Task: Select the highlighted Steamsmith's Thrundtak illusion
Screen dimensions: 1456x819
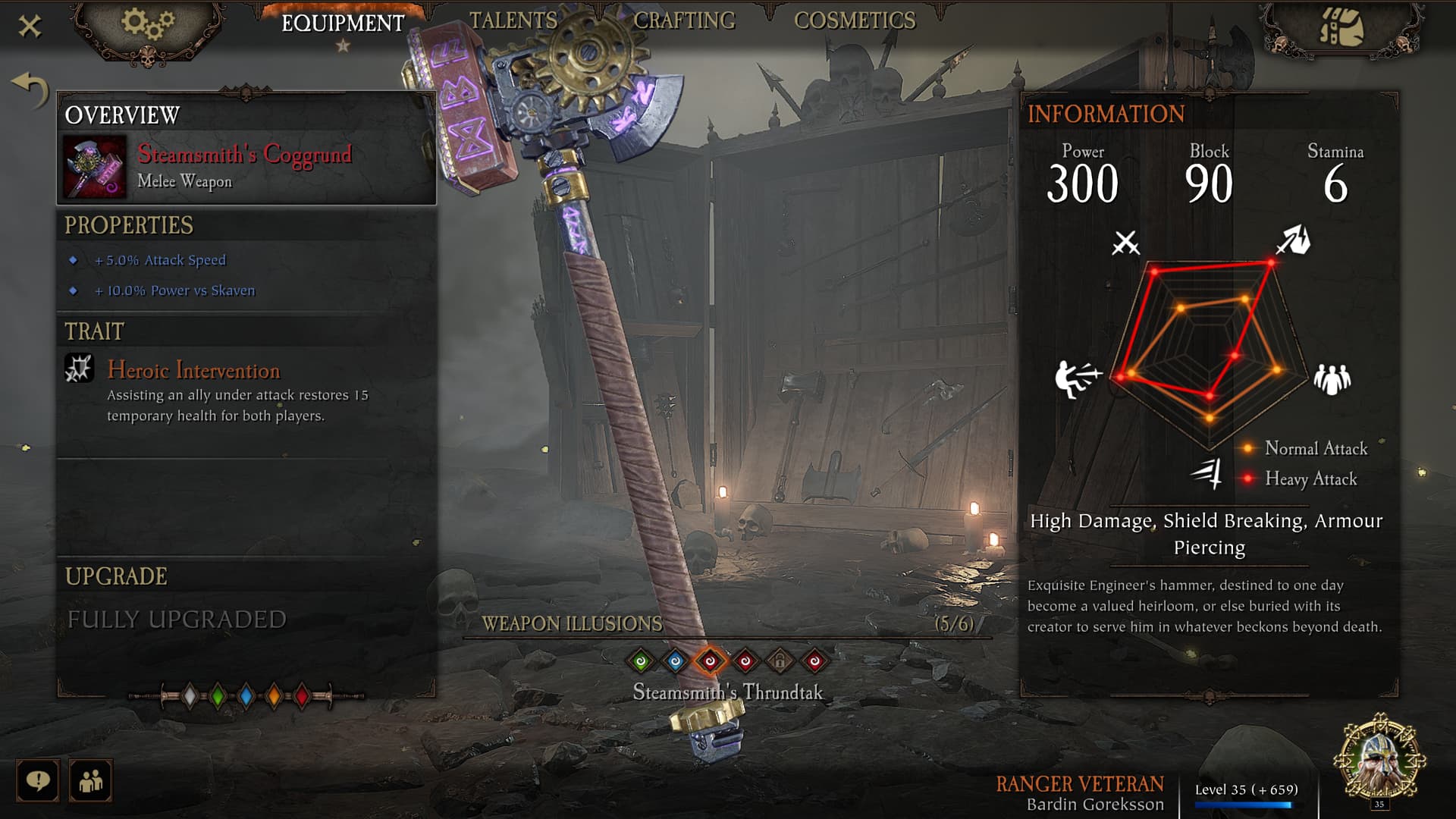Action: (711, 661)
